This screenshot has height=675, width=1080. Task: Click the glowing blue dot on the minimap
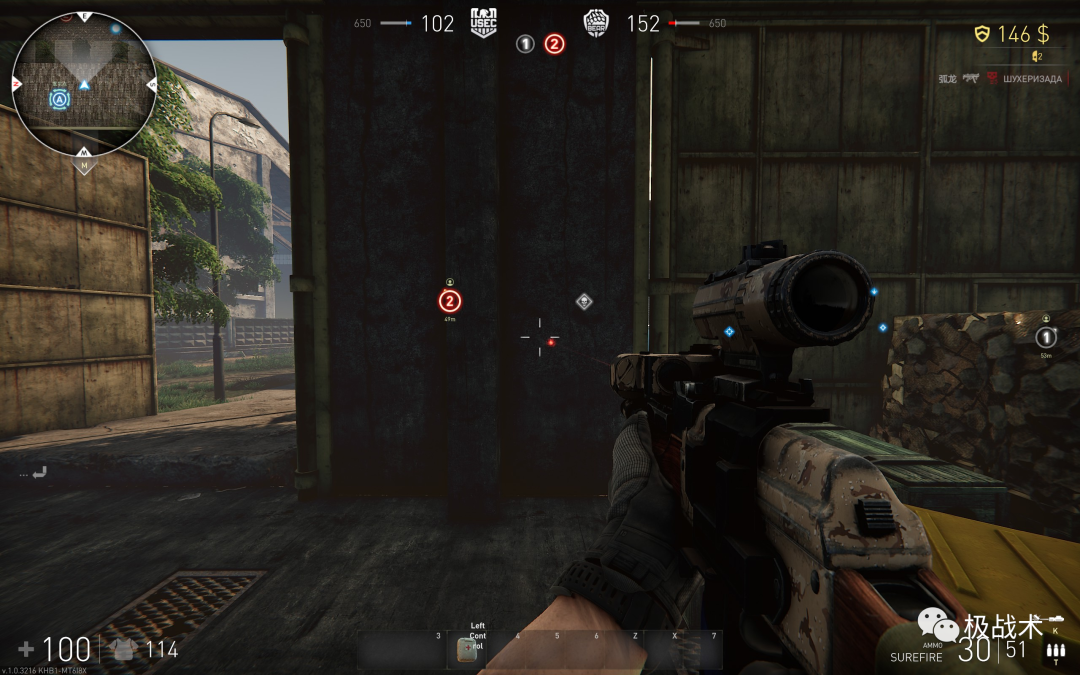[x=116, y=29]
